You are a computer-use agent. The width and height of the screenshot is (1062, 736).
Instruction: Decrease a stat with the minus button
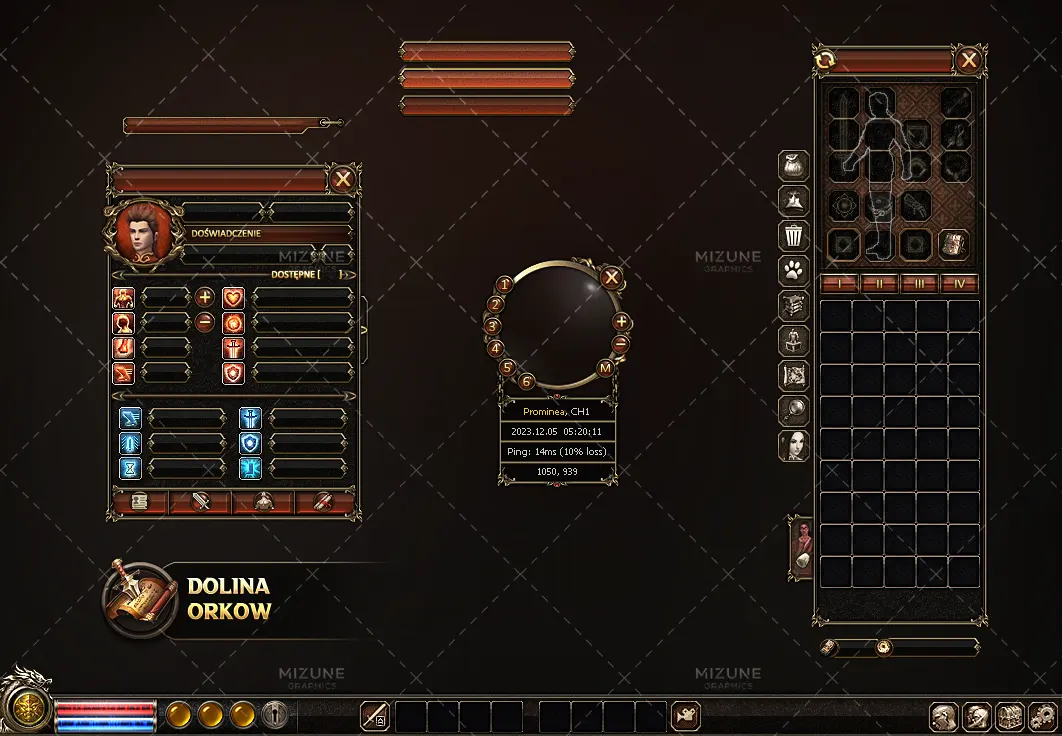pyautogui.click(x=204, y=322)
